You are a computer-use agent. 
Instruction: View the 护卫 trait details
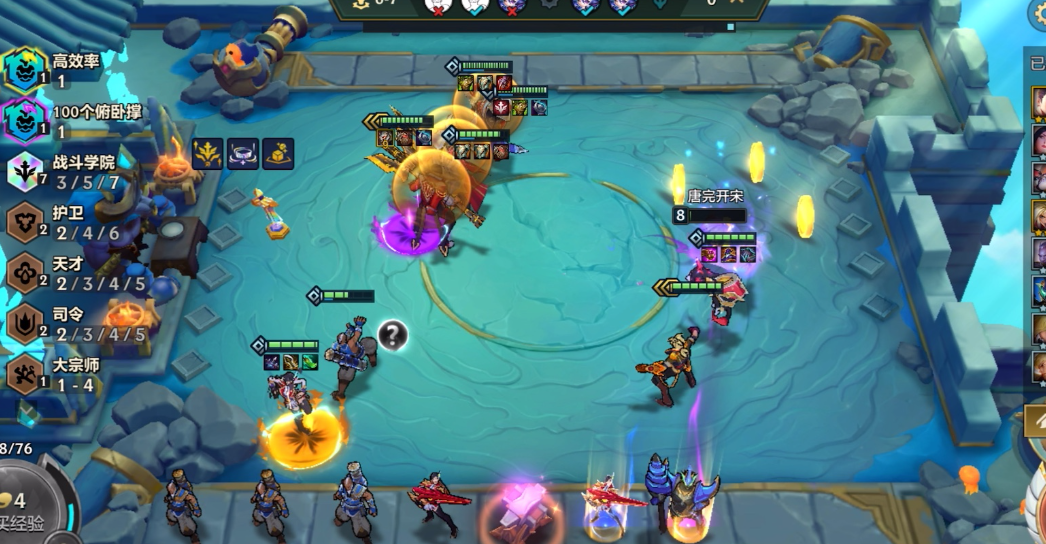click(60, 222)
